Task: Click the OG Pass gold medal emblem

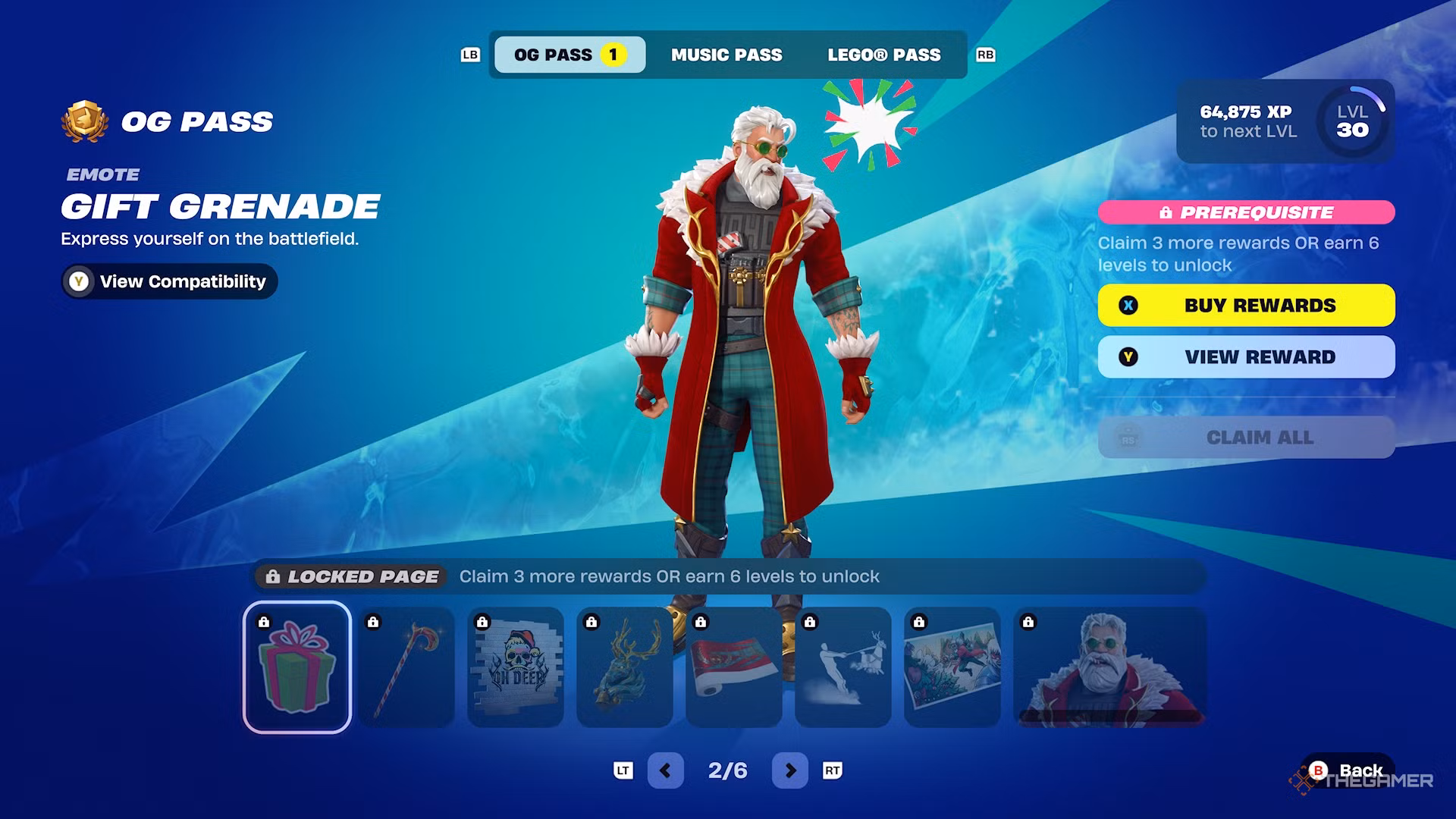Action: [83, 120]
